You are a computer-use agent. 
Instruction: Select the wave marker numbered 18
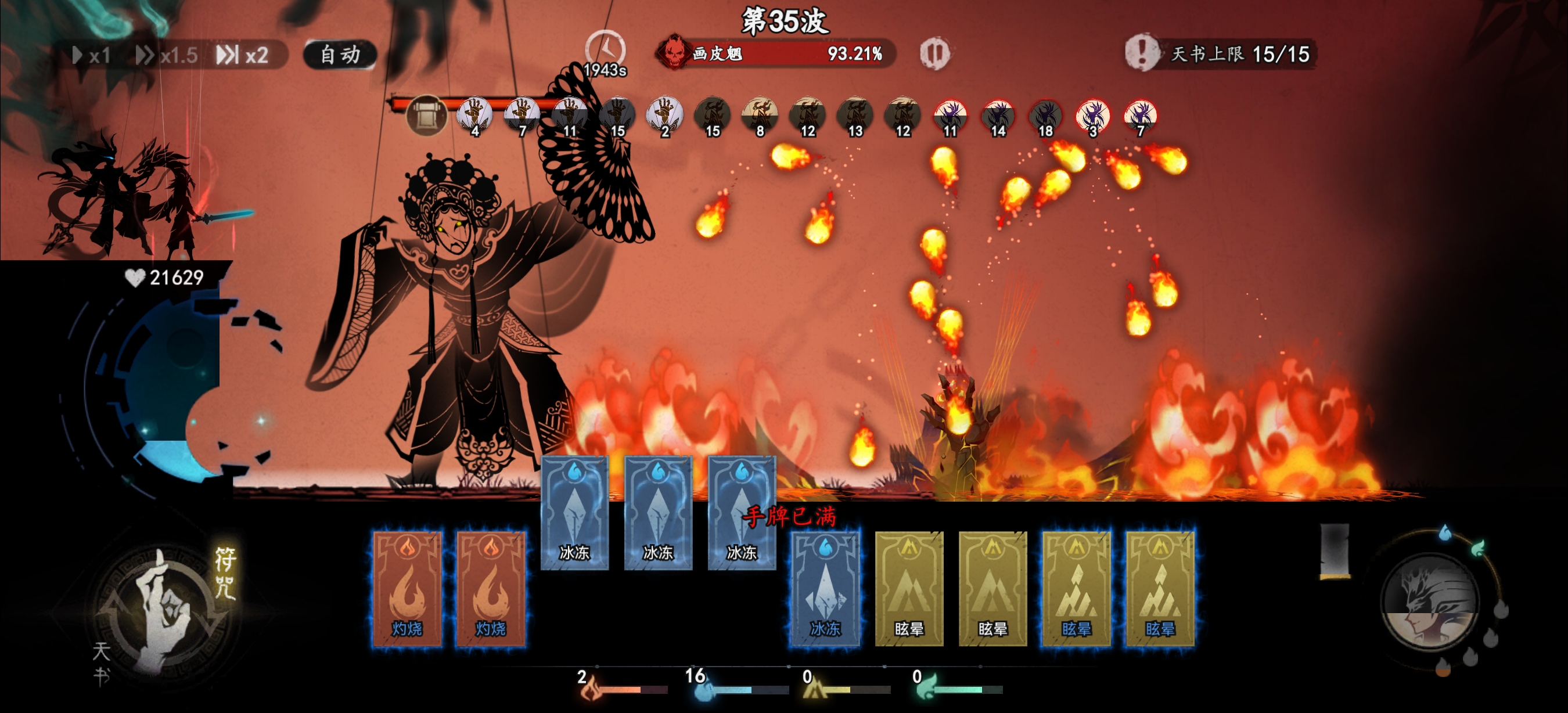[1045, 117]
